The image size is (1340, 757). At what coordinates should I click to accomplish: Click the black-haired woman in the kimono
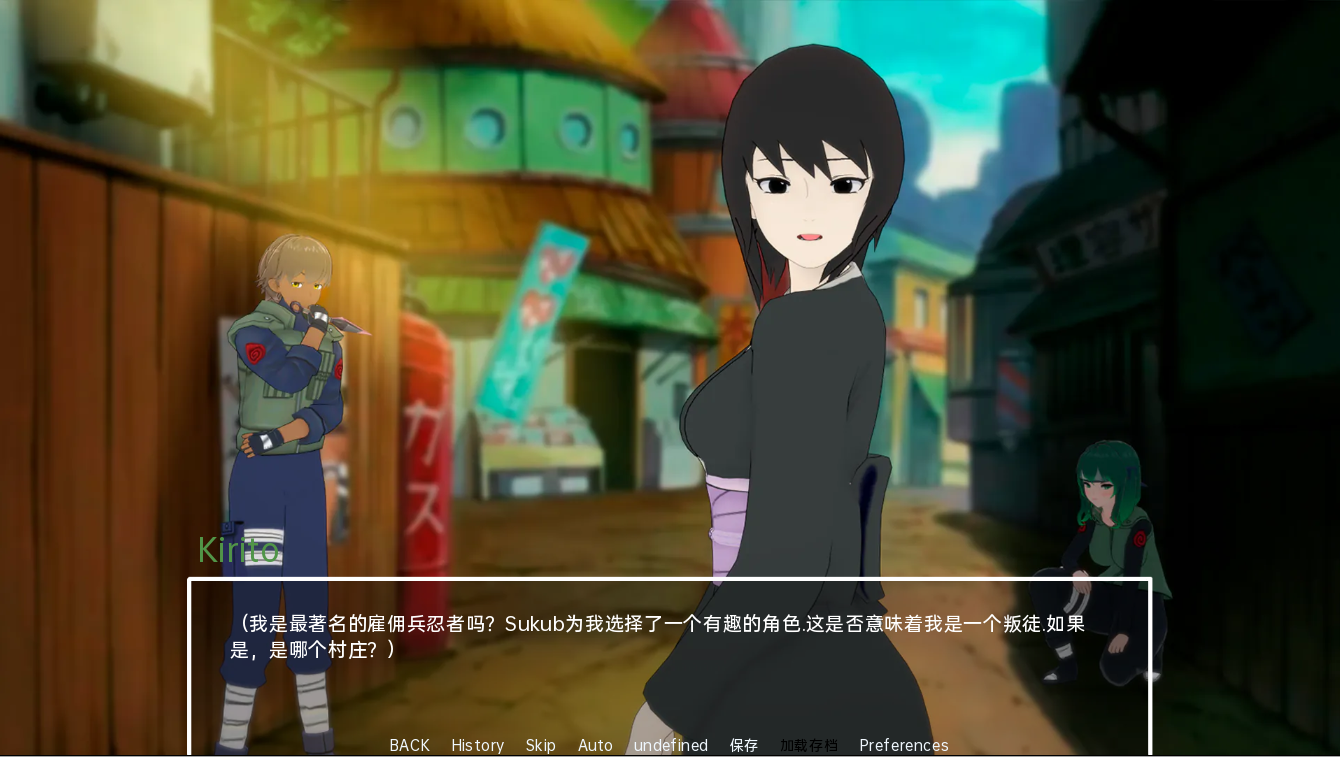pyautogui.click(x=800, y=350)
